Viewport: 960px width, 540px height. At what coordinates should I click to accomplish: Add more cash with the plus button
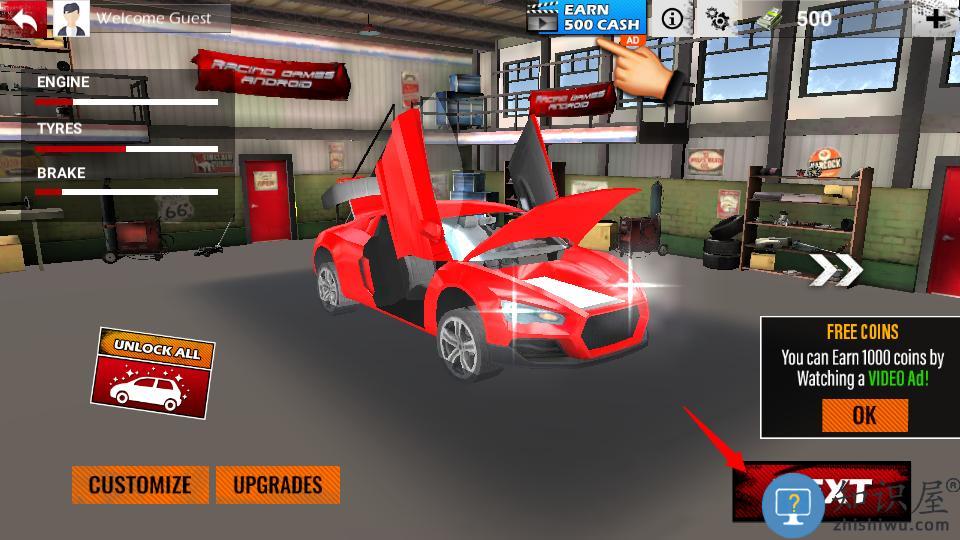pos(937,18)
